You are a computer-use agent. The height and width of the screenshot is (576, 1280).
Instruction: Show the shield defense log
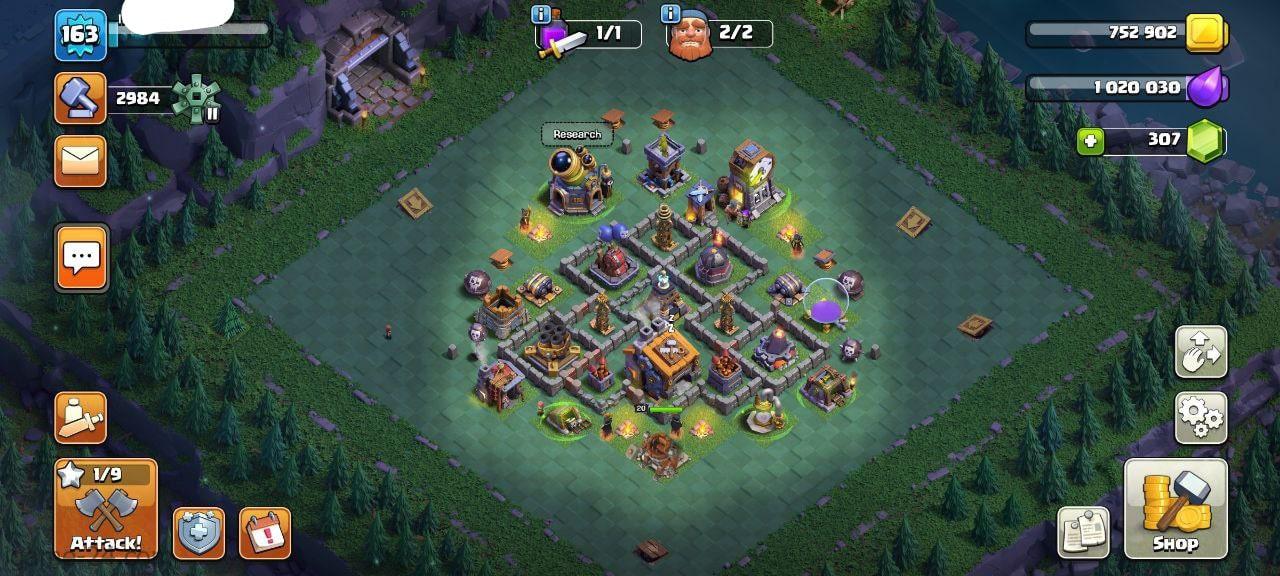[x=198, y=533]
